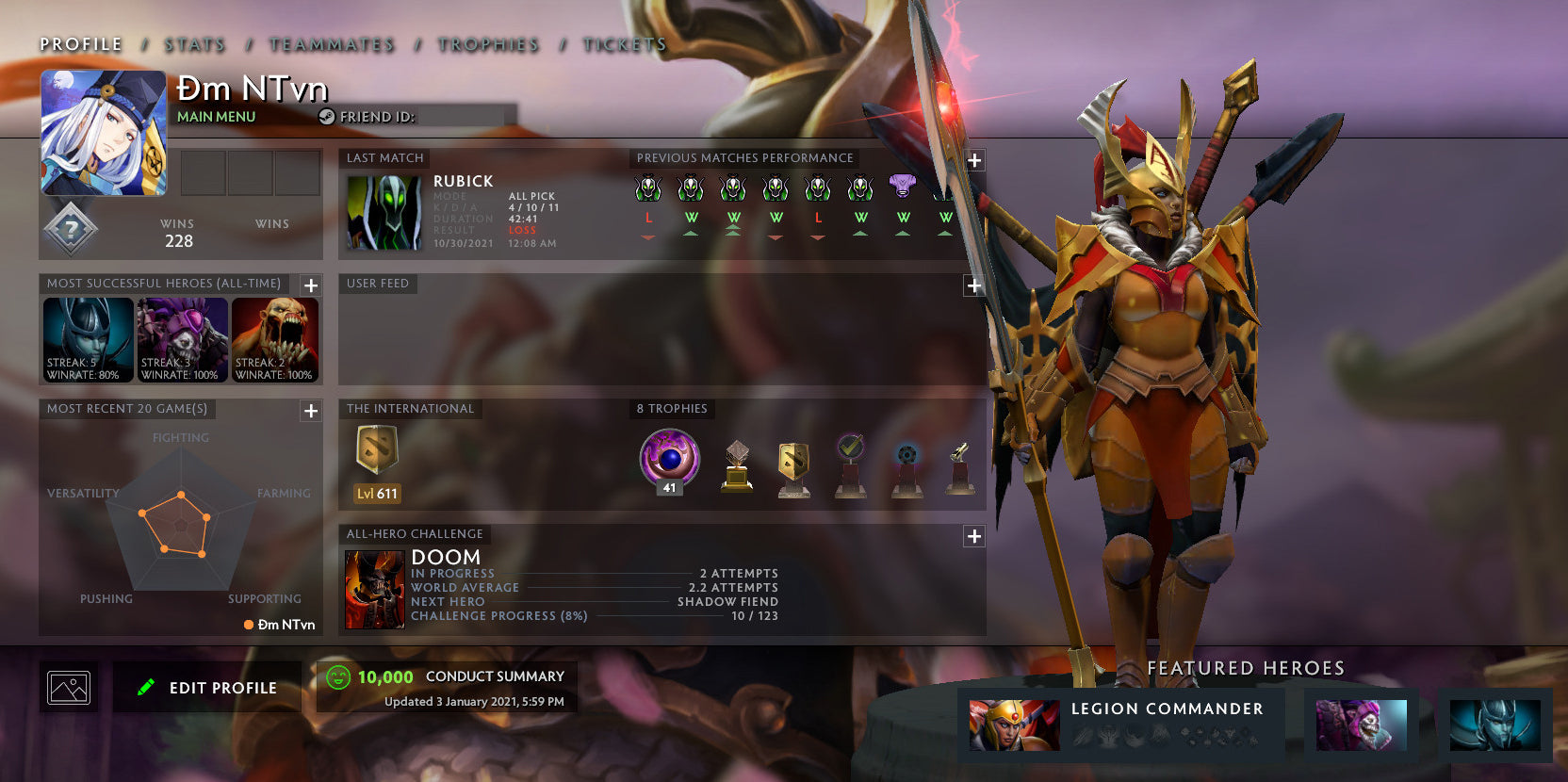Open the TROPHIES page
Viewport: 1568px width, 782px height.
487,44
